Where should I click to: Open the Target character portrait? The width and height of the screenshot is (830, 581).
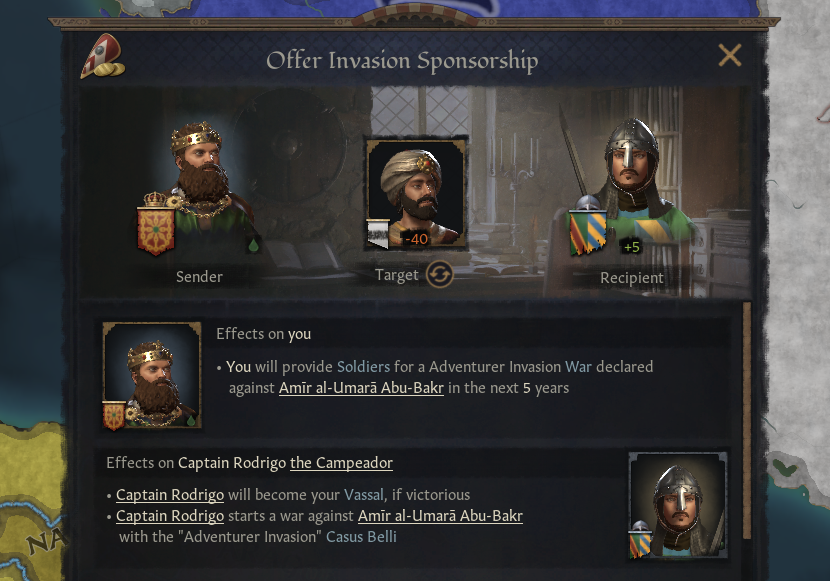(x=416, y=192)
